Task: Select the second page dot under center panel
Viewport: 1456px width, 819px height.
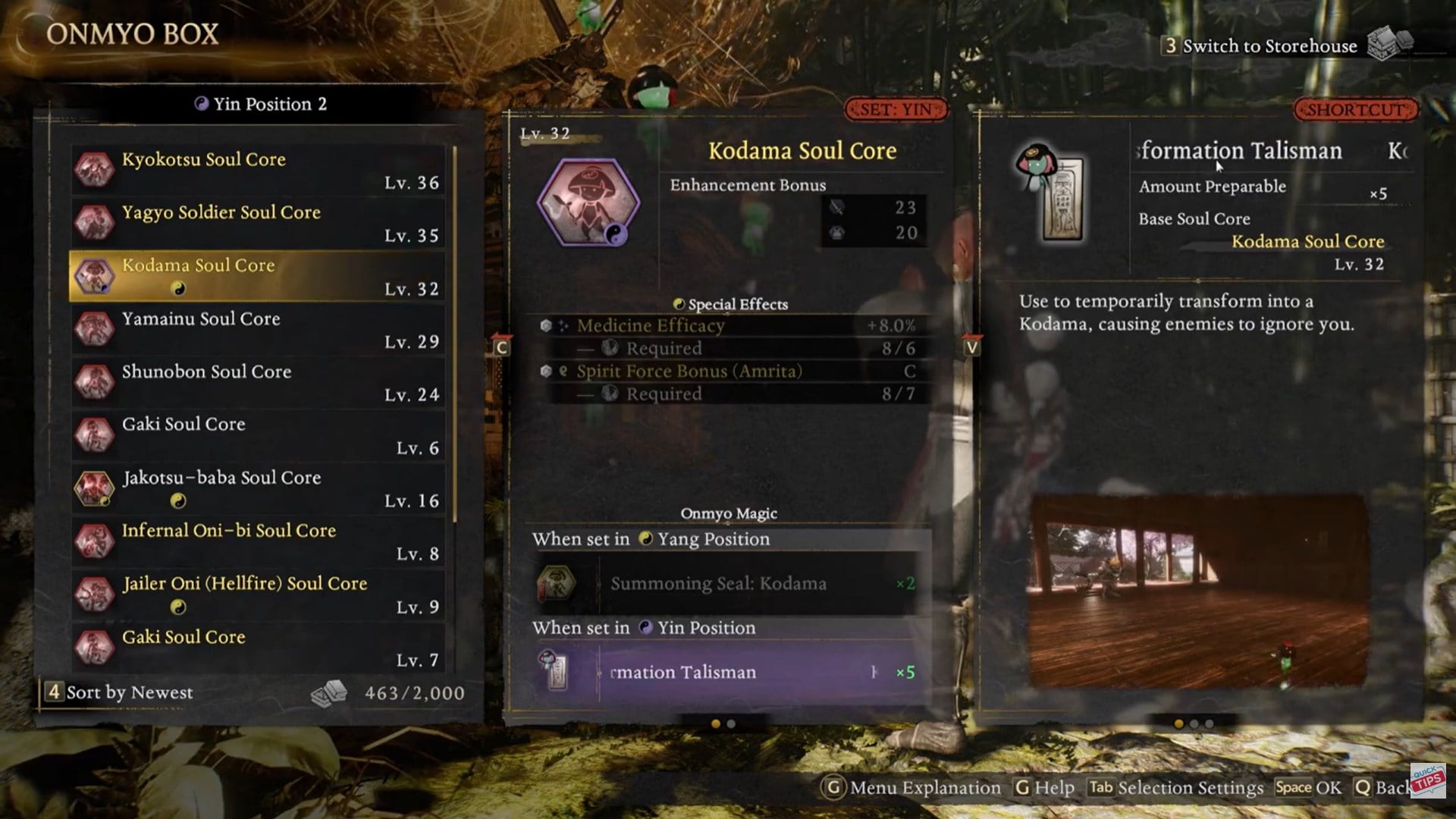Action: click(732, 725)
